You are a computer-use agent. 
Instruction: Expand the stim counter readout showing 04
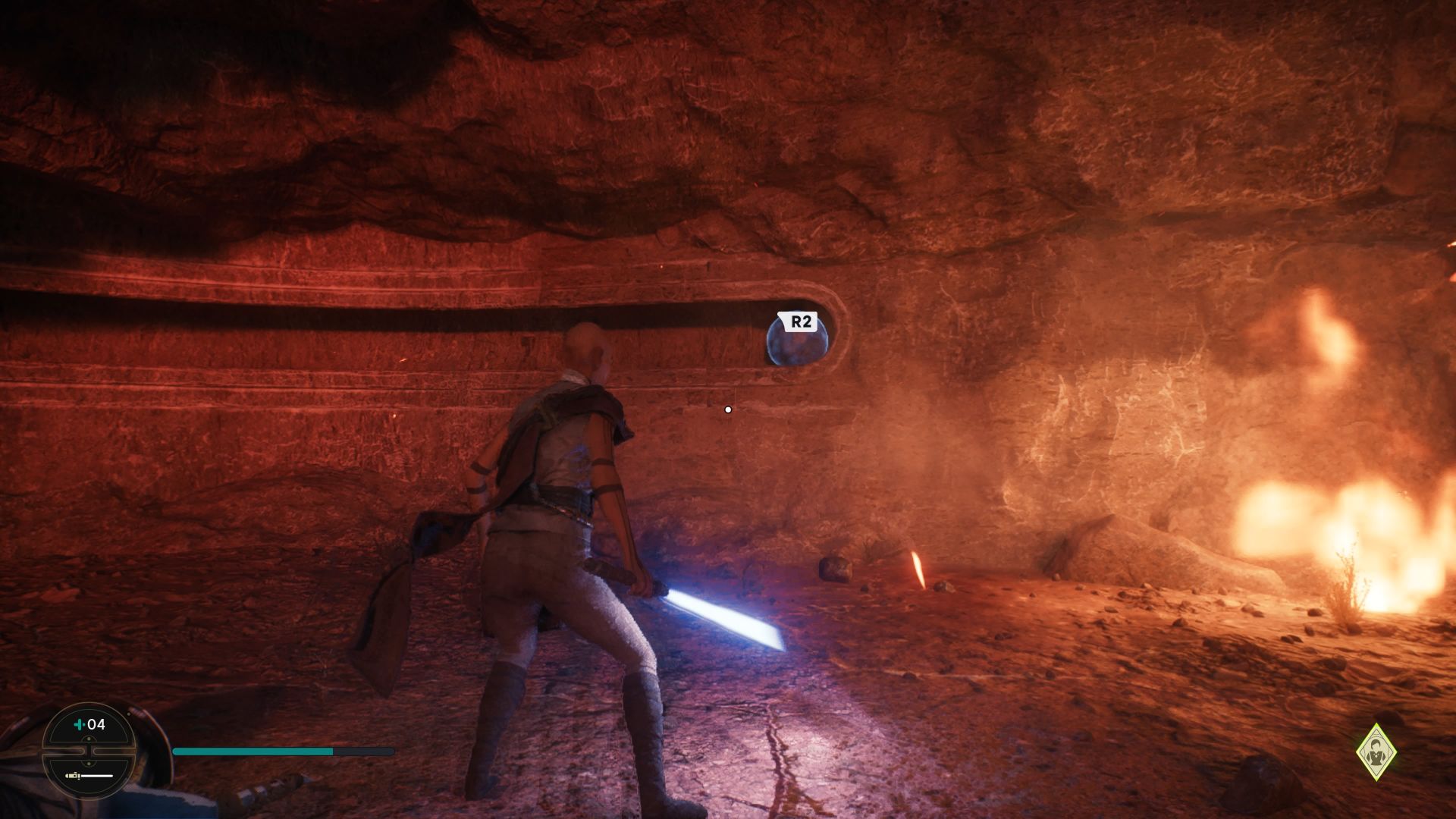[95, 723]
